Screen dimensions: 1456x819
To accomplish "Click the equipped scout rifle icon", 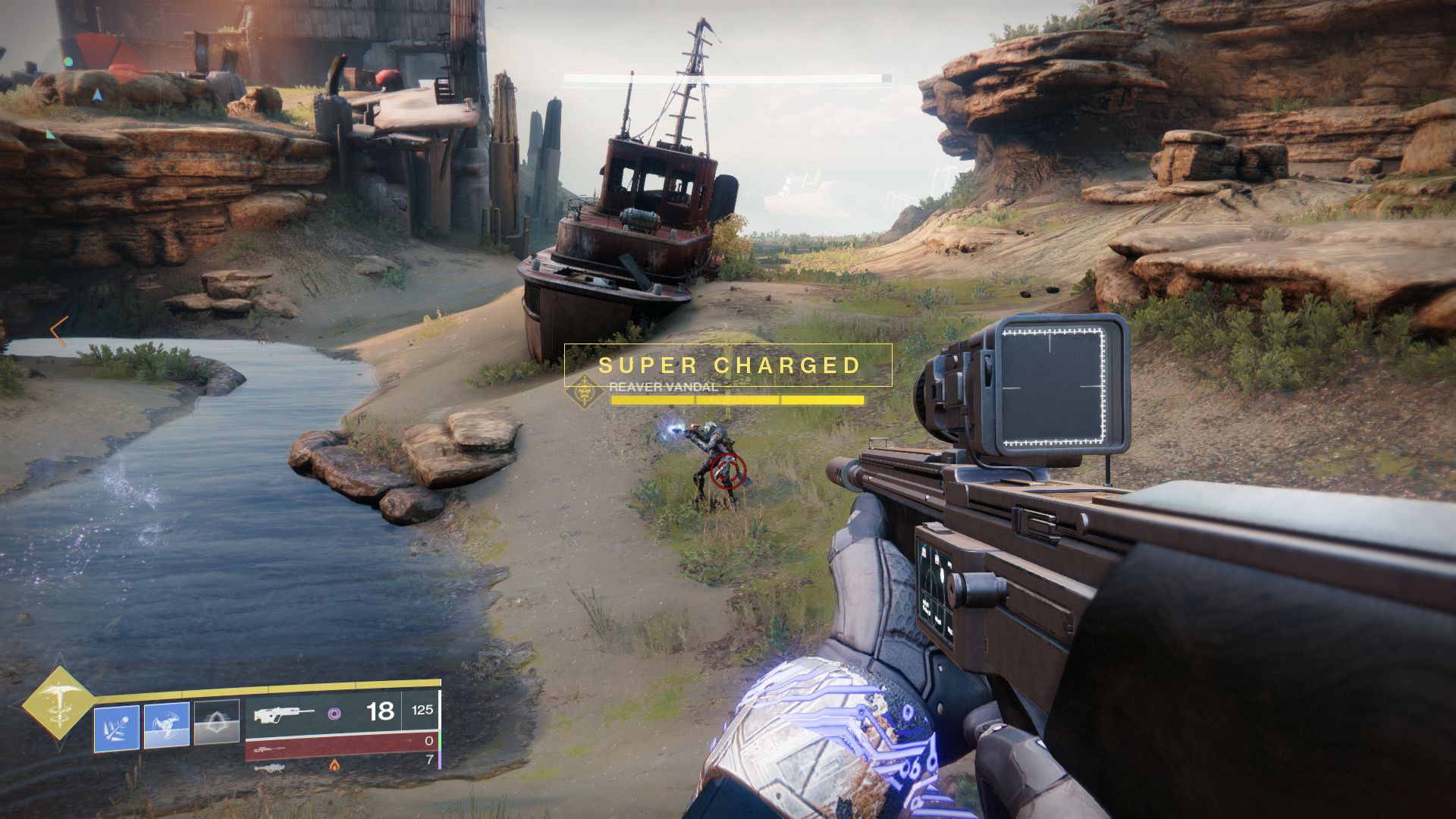I will pos(285,714).
